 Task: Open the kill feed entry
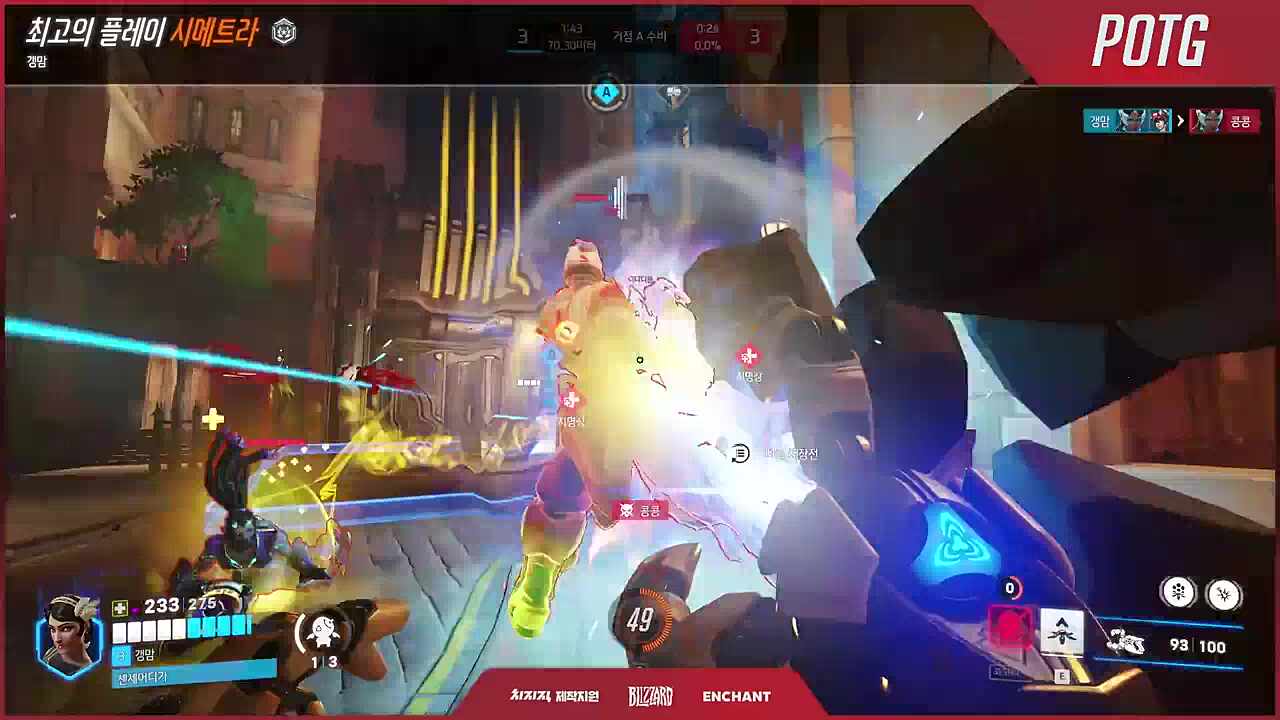(x=1169, y=121)
